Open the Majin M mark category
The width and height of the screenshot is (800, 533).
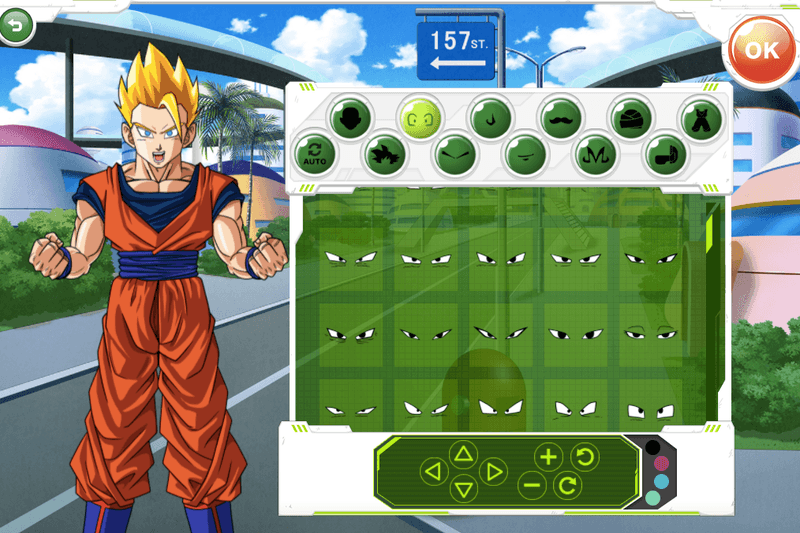point(593,154)
